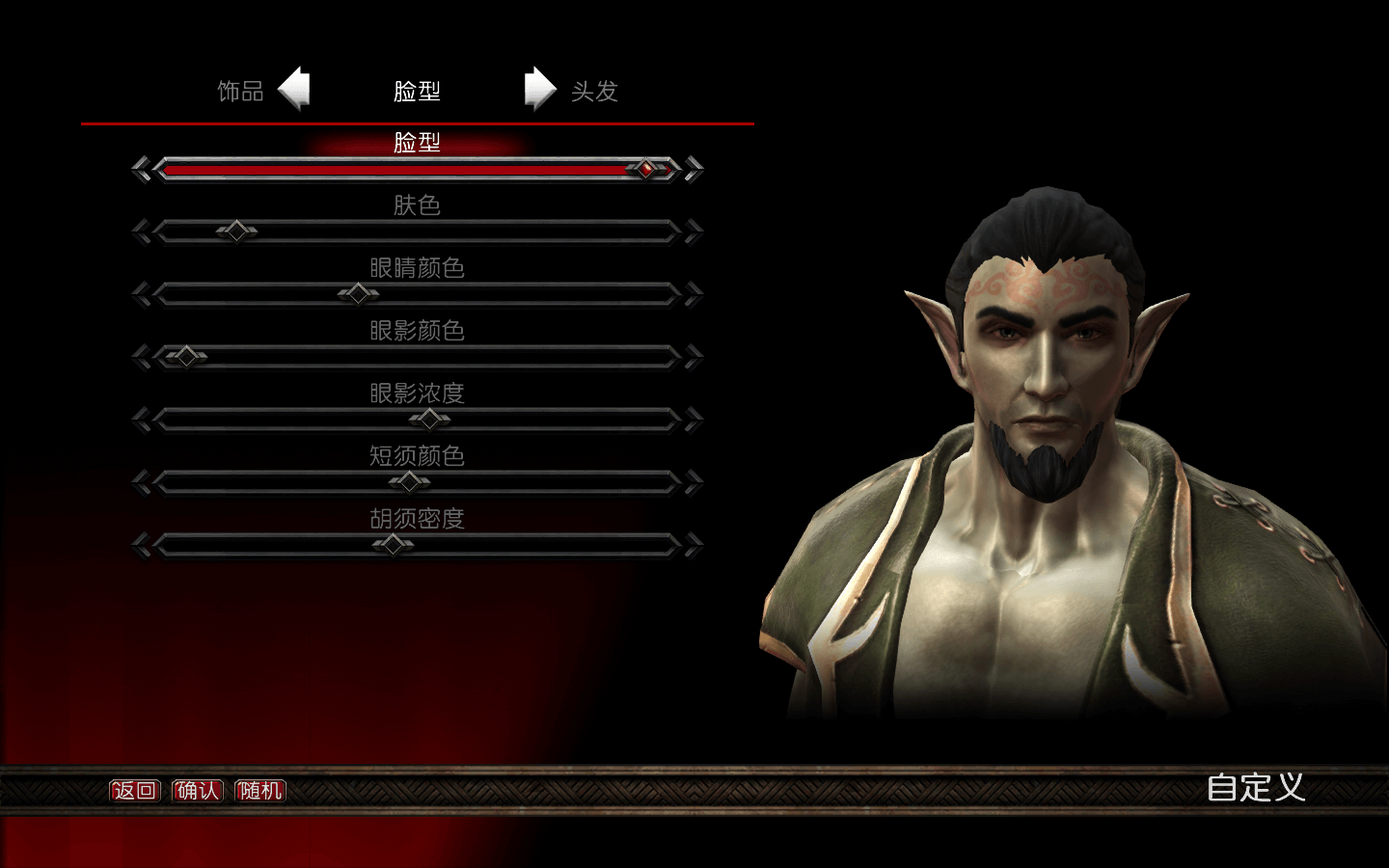Image resolution: width=1389 pixels, height=868 pixels.
Task: Adjust the 脸型 slider handle
Action: tap(646, 170)
